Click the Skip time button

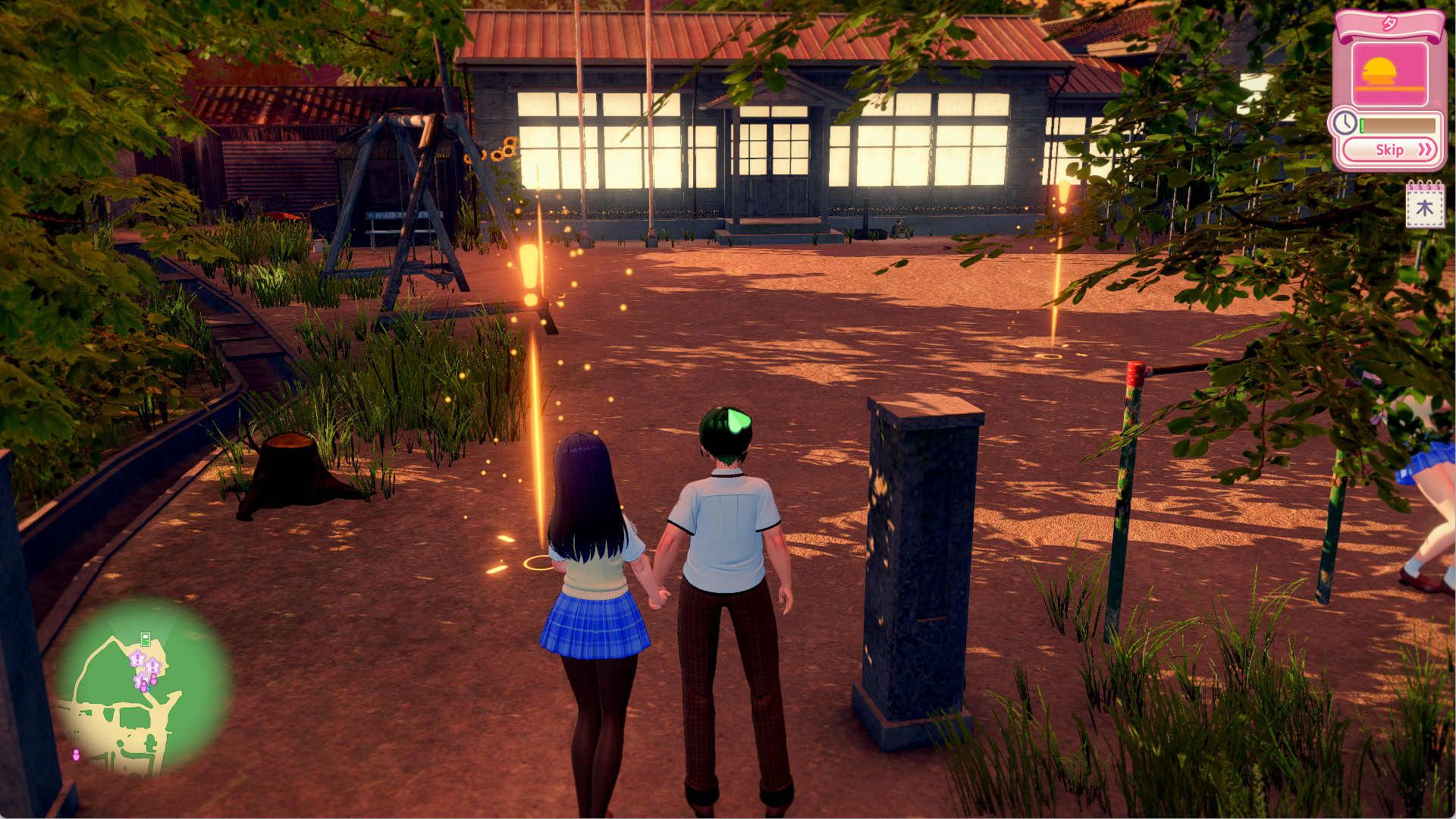1389,149
